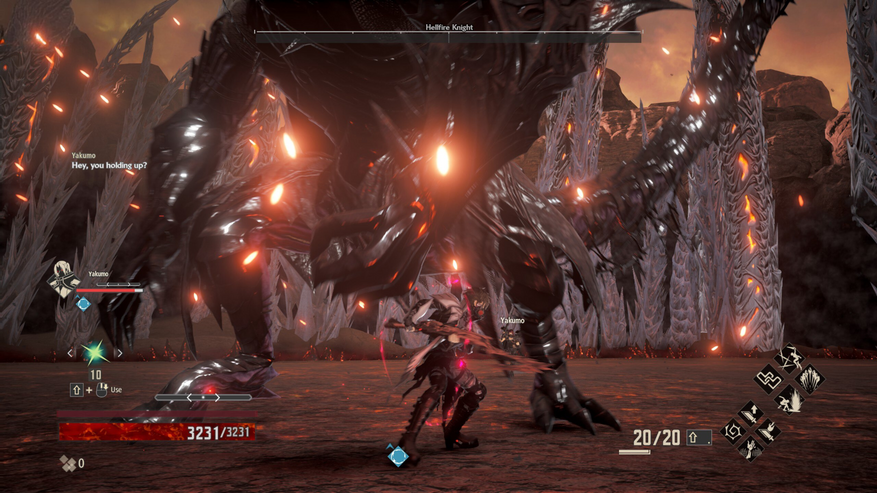Click the right arrow beside the quick item

[119, 353]
